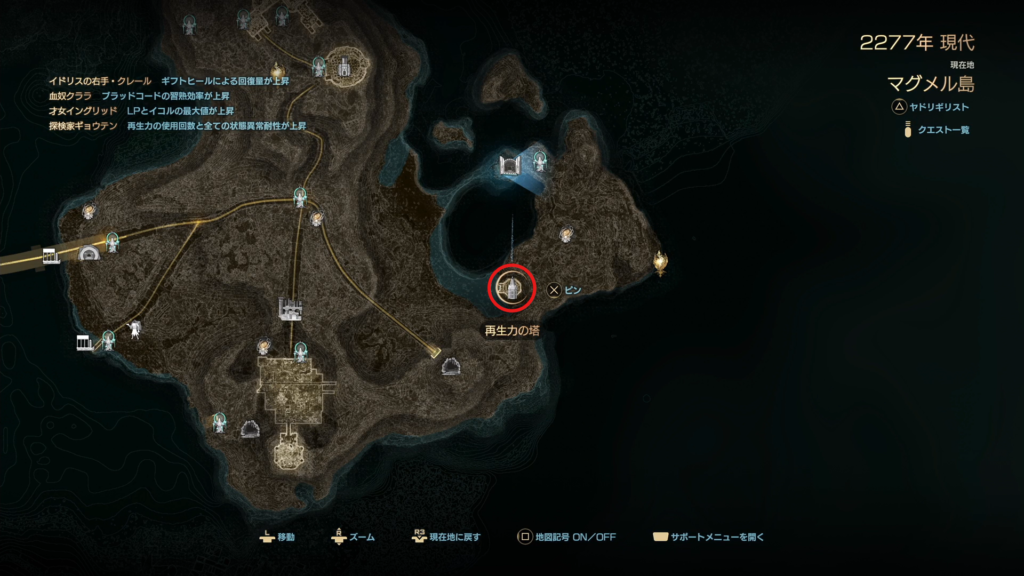Toggle 地図記号 ON/OFF map symbols
Screen dimensions: 1024x576
[567, 537]
